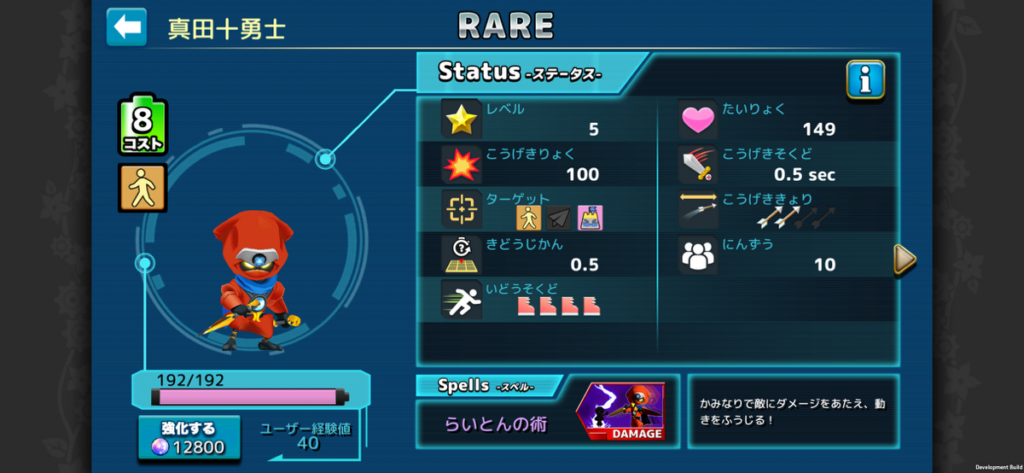1024x473 pixels.
Task: Tap the 強化する upgrade button
Action: pos(190,438)
